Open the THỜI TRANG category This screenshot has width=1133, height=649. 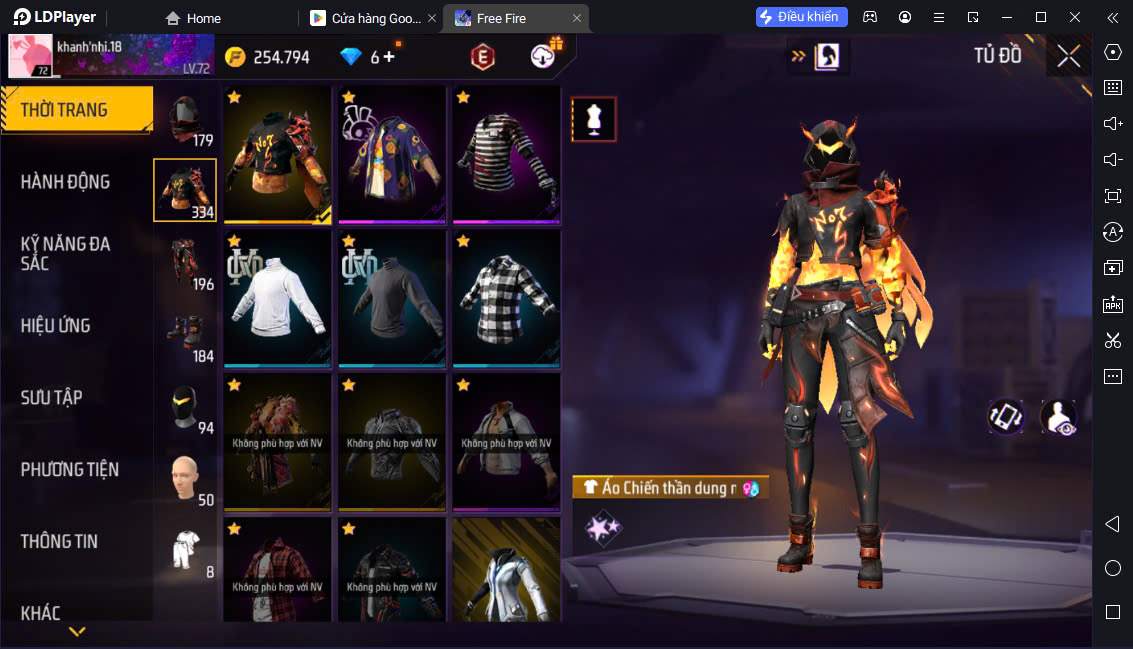(x=76, y=110)
